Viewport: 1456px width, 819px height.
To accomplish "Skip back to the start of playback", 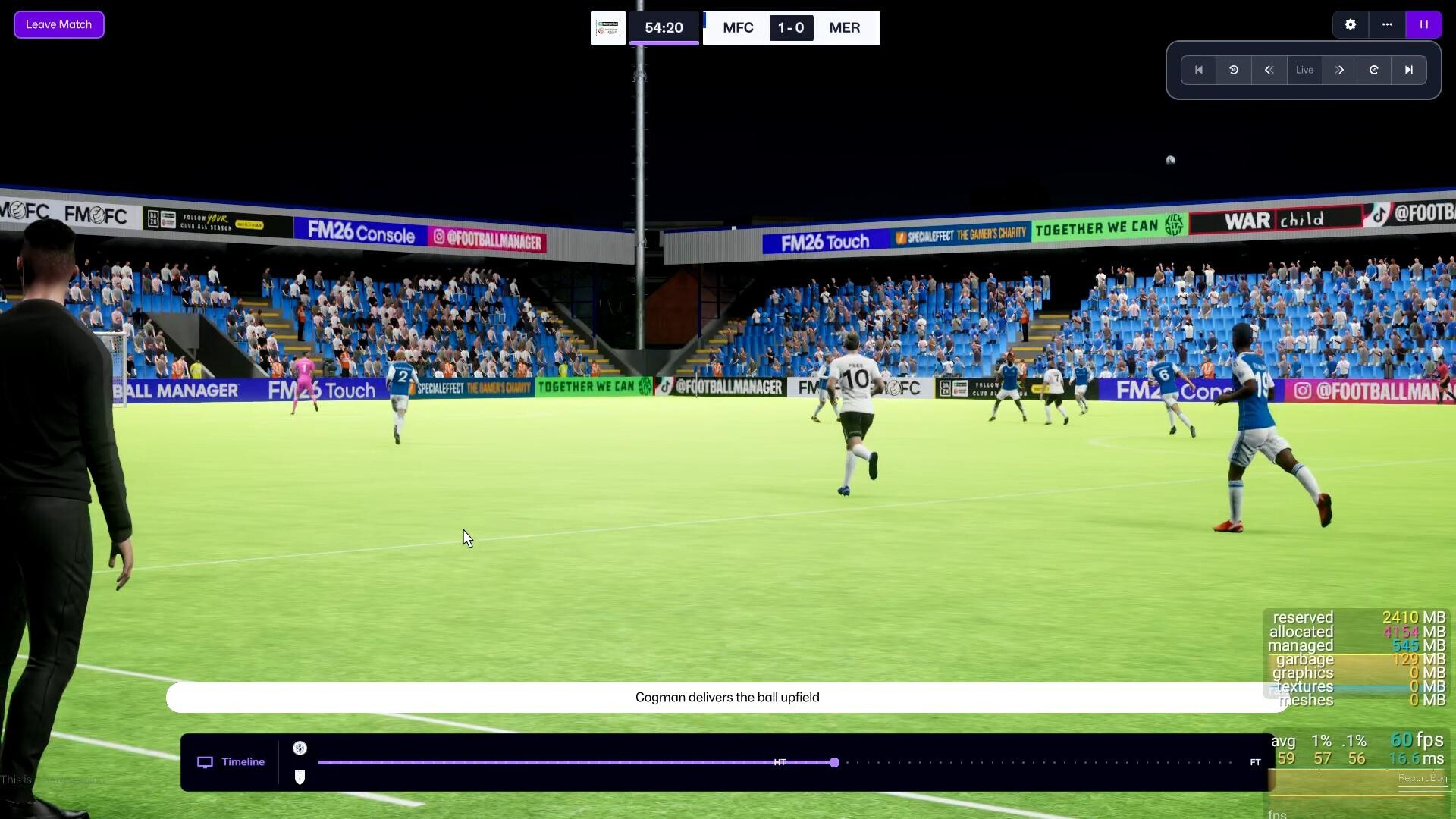I will point(1199,70).
